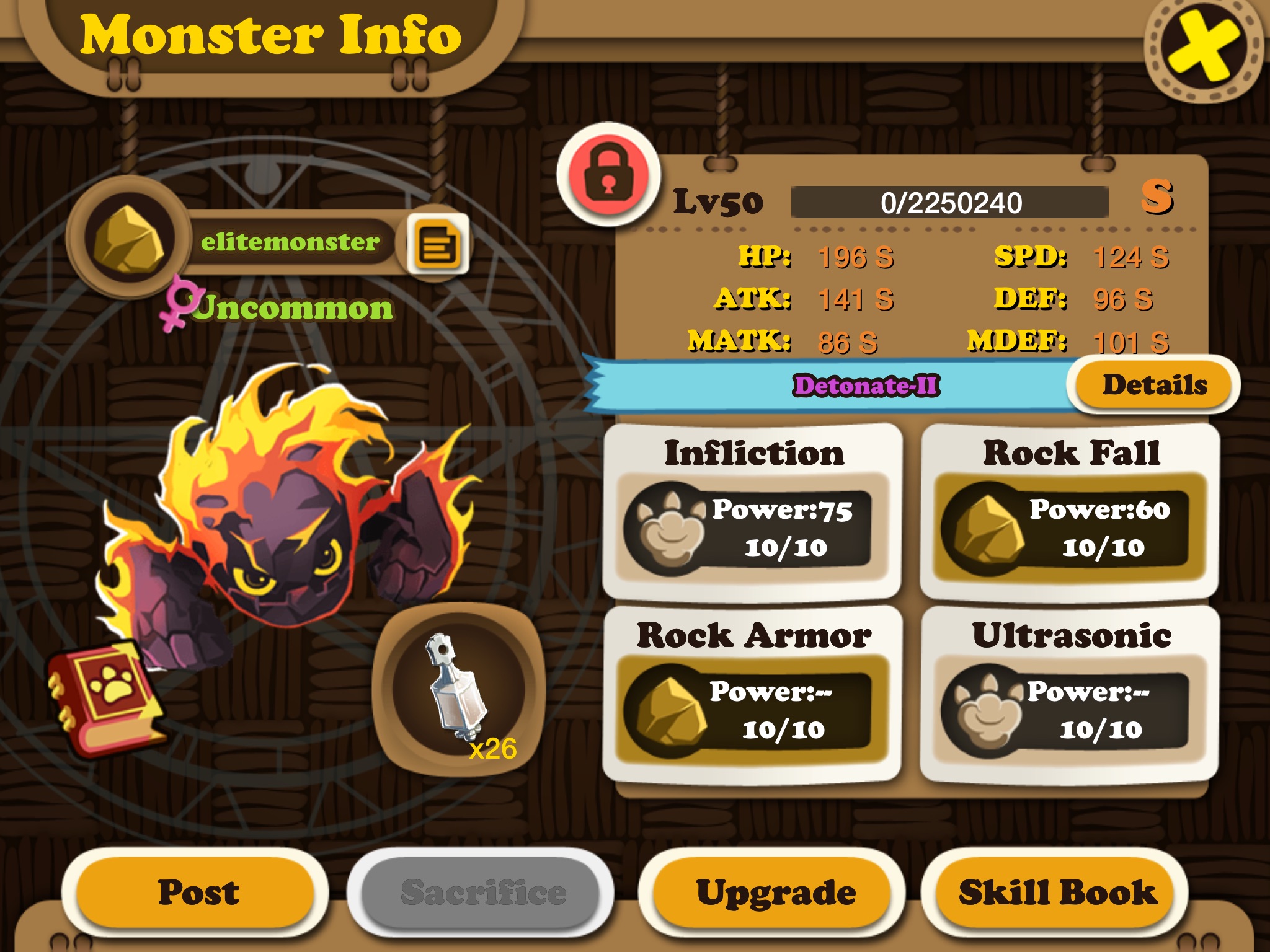Select the Rock Fall skill card

[1070, 511]
